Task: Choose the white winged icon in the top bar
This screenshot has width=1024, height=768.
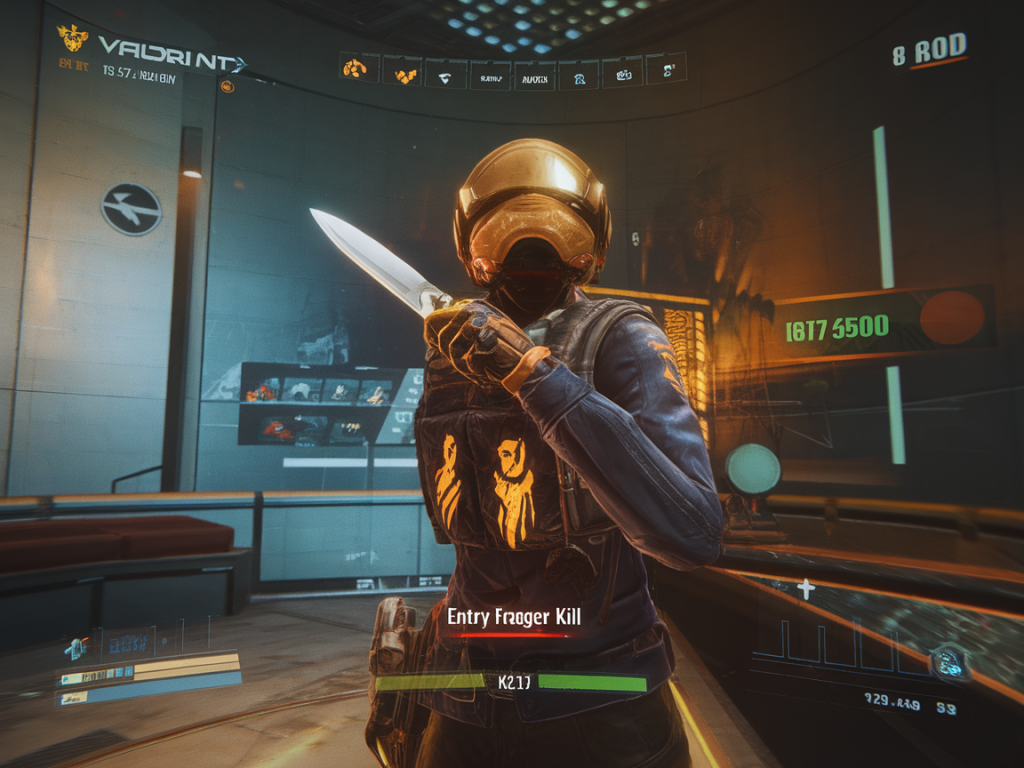Action: [x=445, y=73]
